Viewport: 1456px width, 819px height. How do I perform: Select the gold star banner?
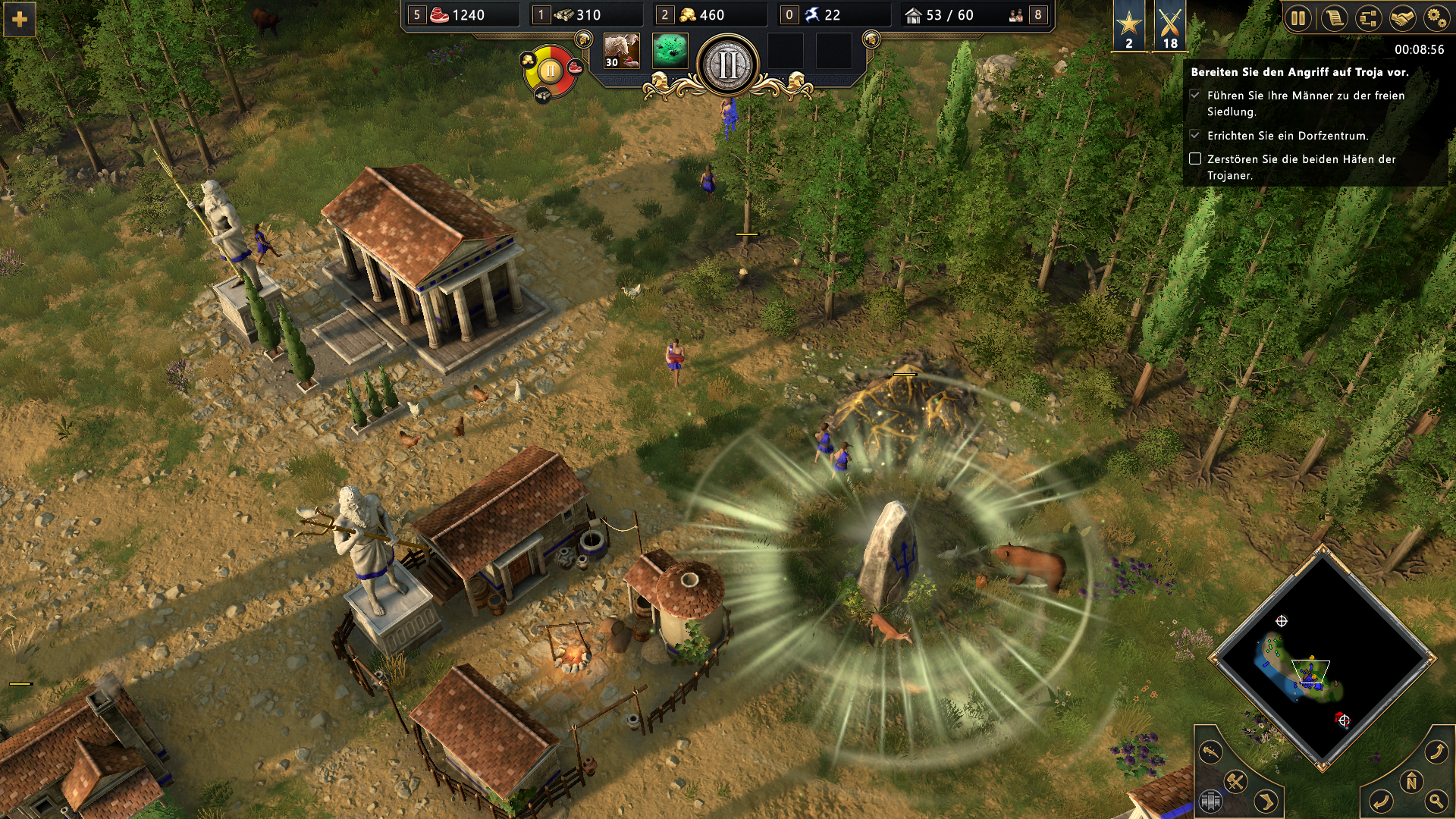[x=1128, y=26]
